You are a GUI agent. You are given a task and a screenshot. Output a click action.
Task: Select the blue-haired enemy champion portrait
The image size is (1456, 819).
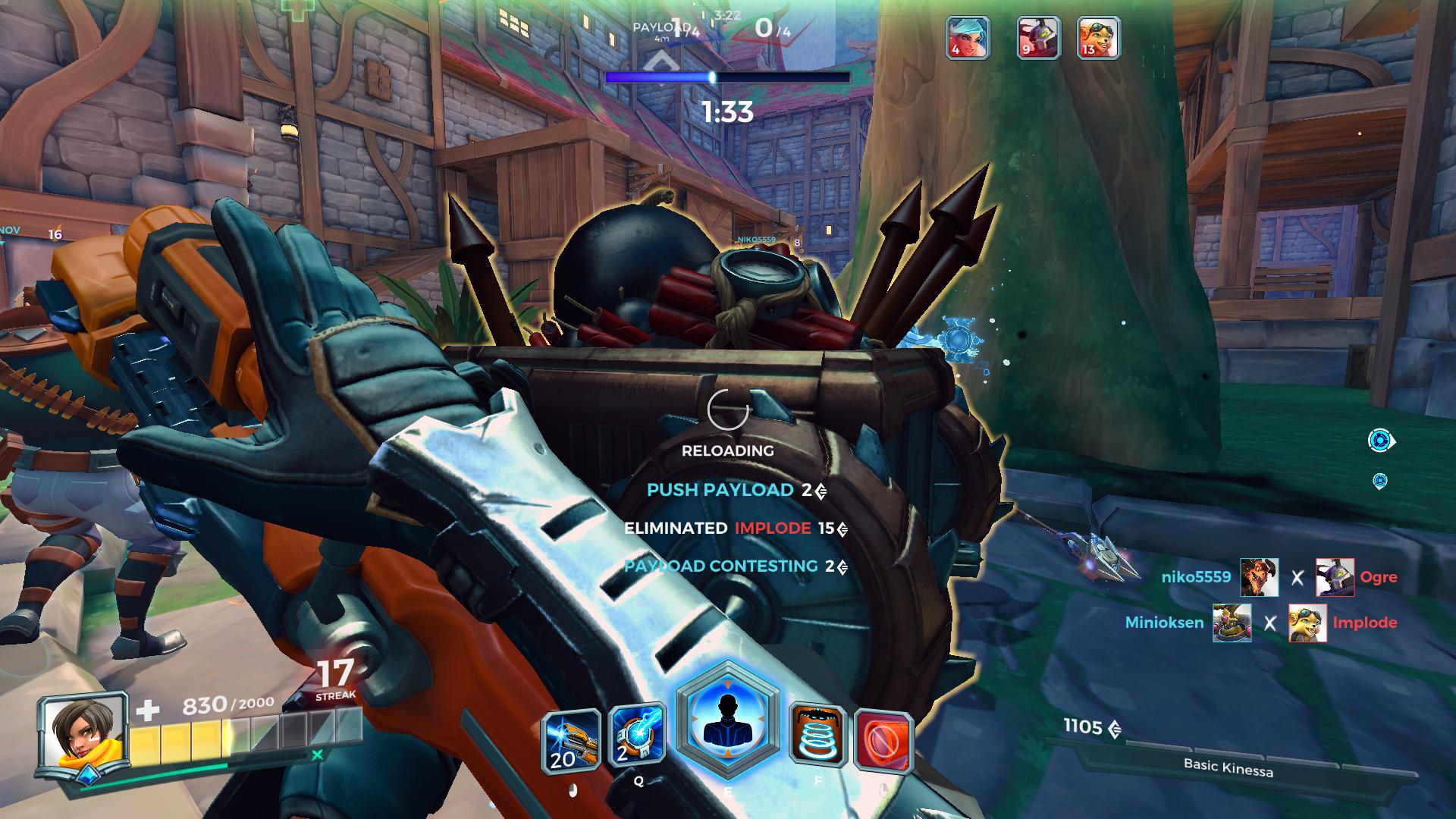tap(968, 37)
